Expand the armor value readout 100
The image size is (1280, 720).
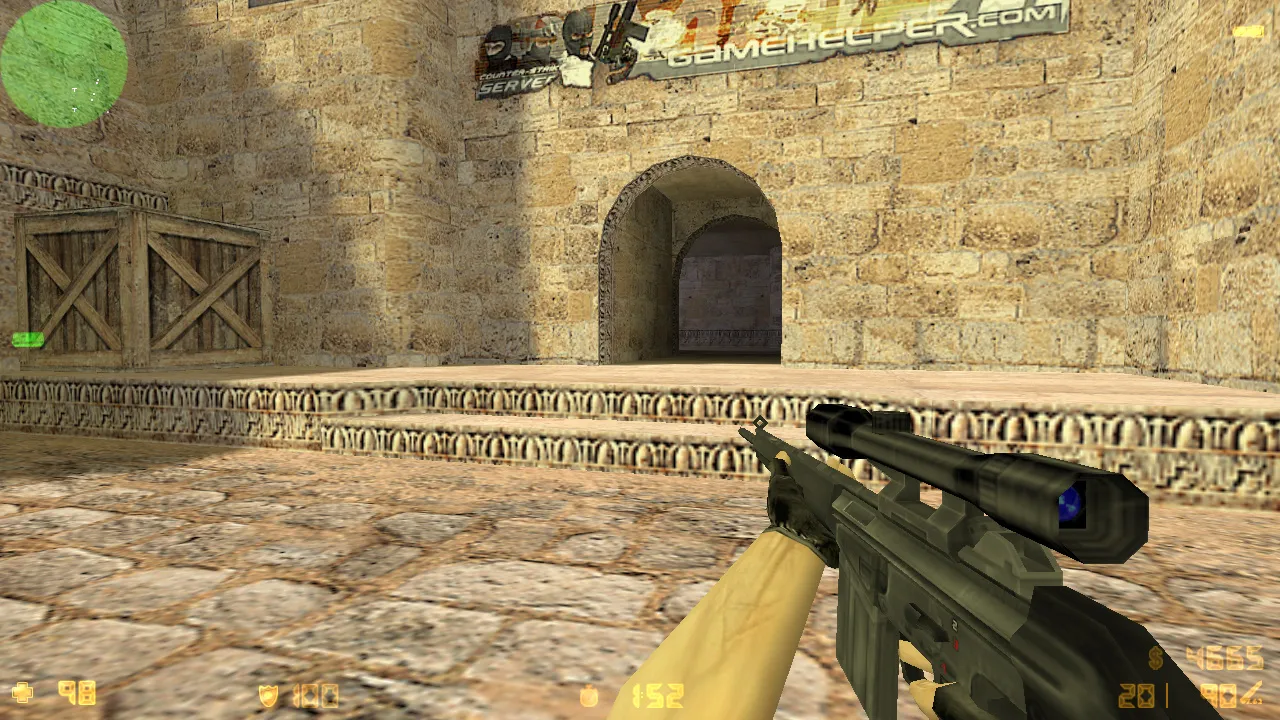(318, 693)
